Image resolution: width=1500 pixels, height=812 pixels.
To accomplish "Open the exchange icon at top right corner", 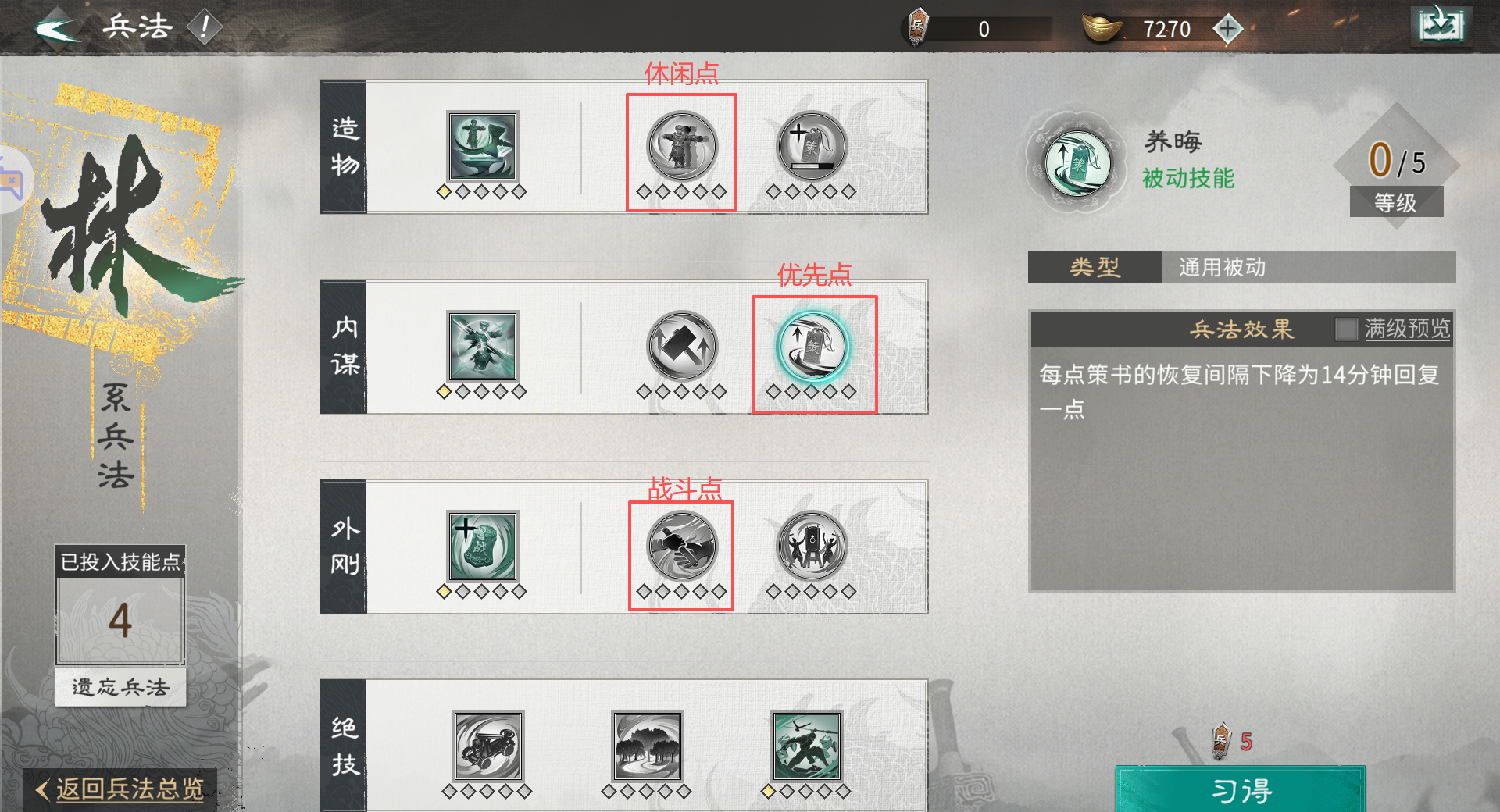I will [1441, 24].
